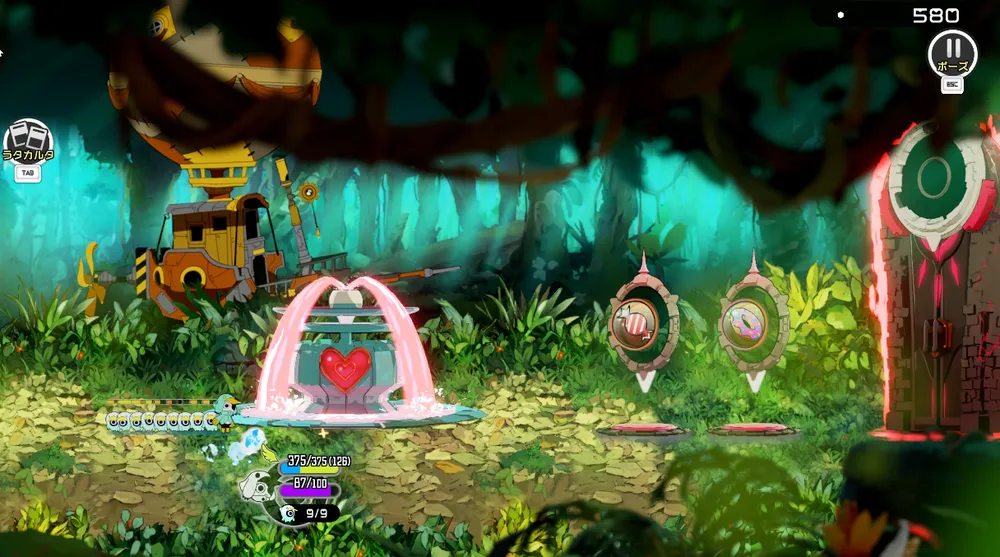Viewport: 1000px width, 557px height.
Task: Open the card deck list icon
Action: tap(28, 141)
